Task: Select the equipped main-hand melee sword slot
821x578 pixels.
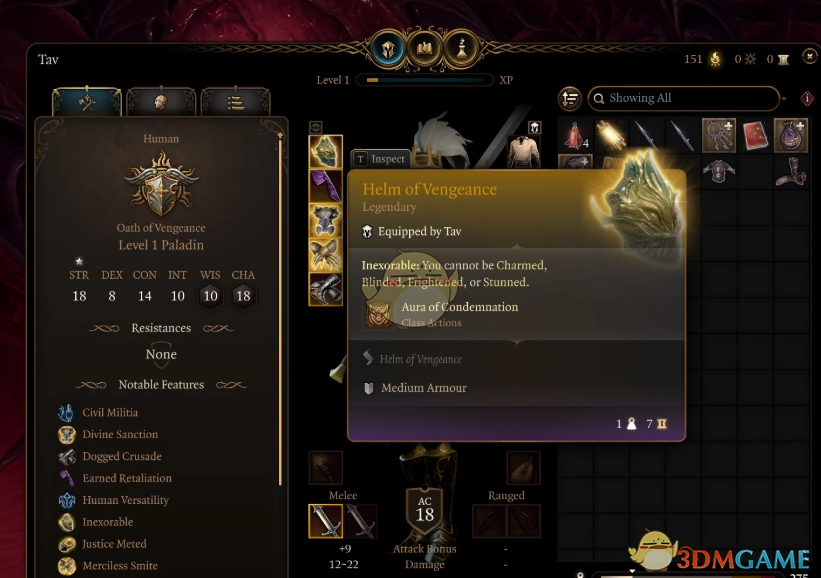Action: [x=325, y=521]
